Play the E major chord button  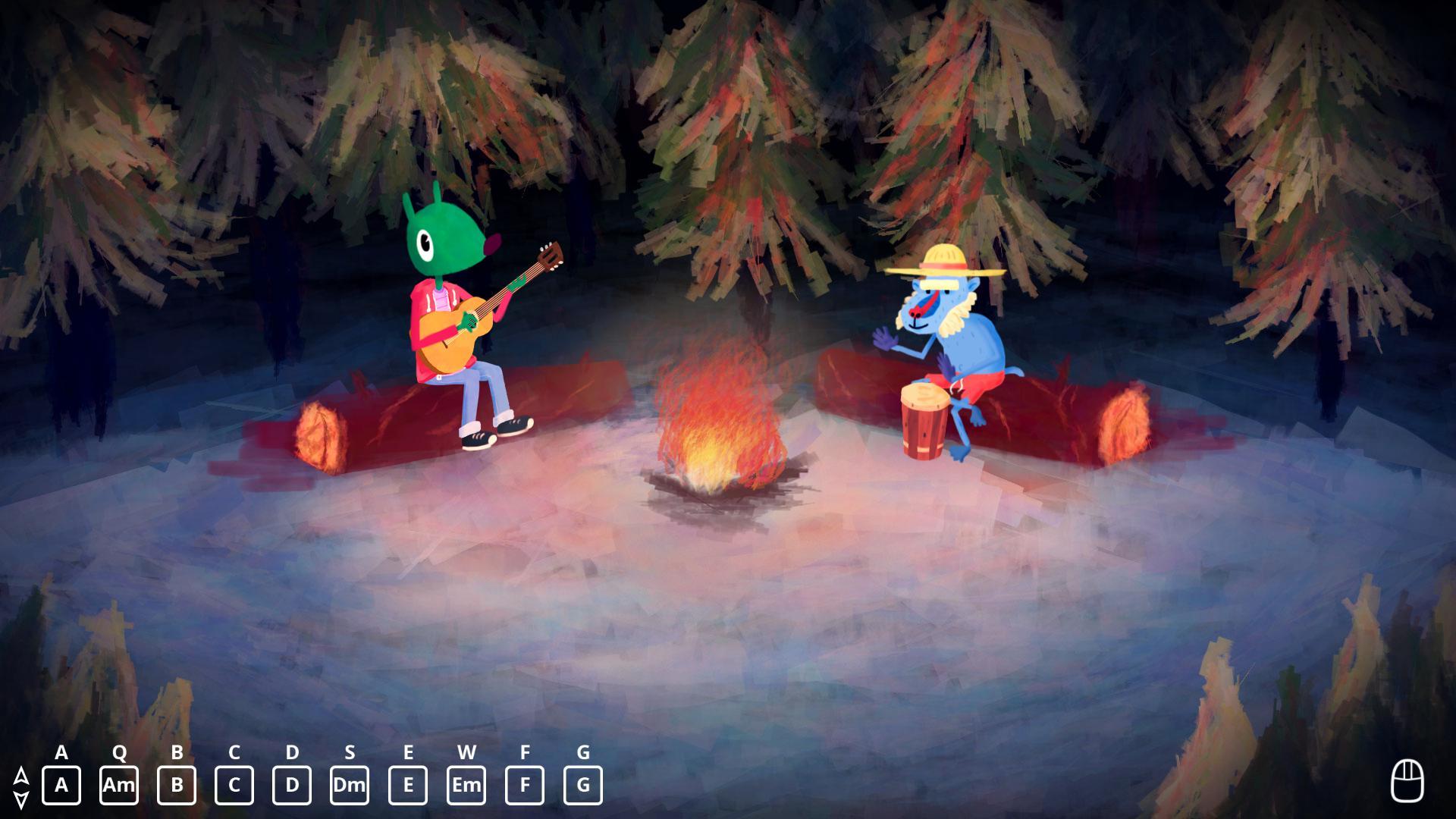pos(408,785)
